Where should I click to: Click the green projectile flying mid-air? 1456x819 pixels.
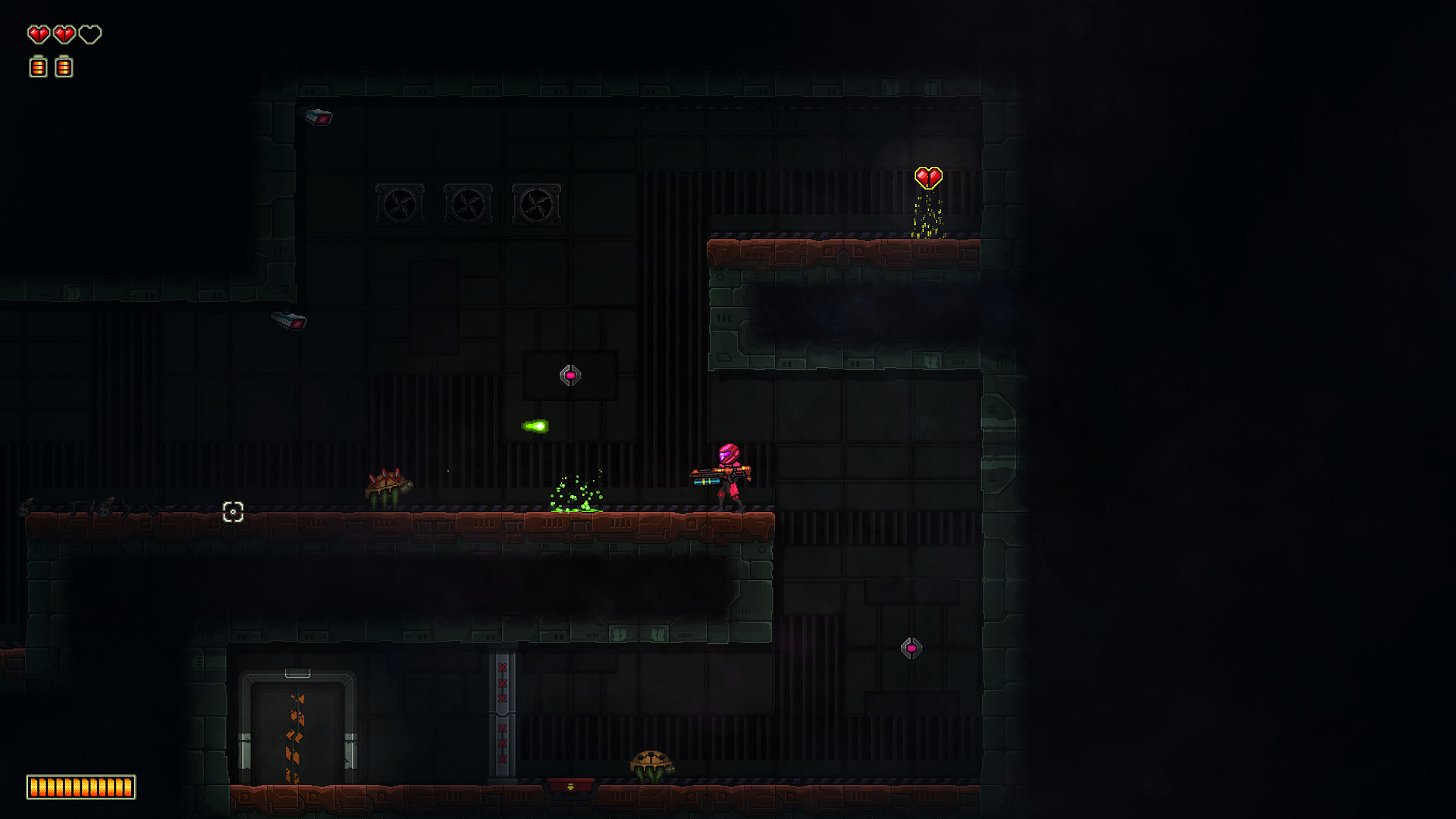(536, 427)
